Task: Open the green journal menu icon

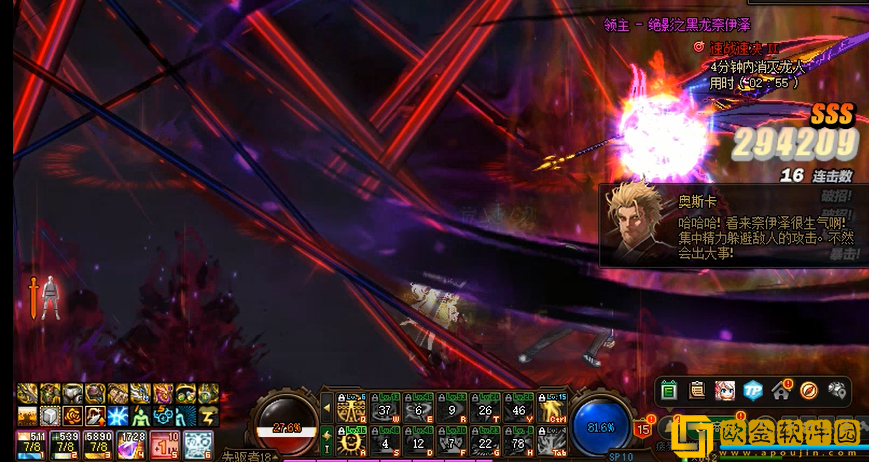Action: (669, 390)
